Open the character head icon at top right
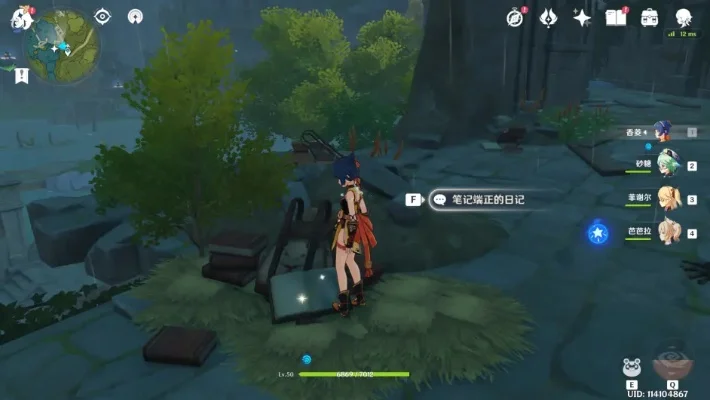Image resolution: width=710 pixels, height=400 pixels. coord(684,17)
